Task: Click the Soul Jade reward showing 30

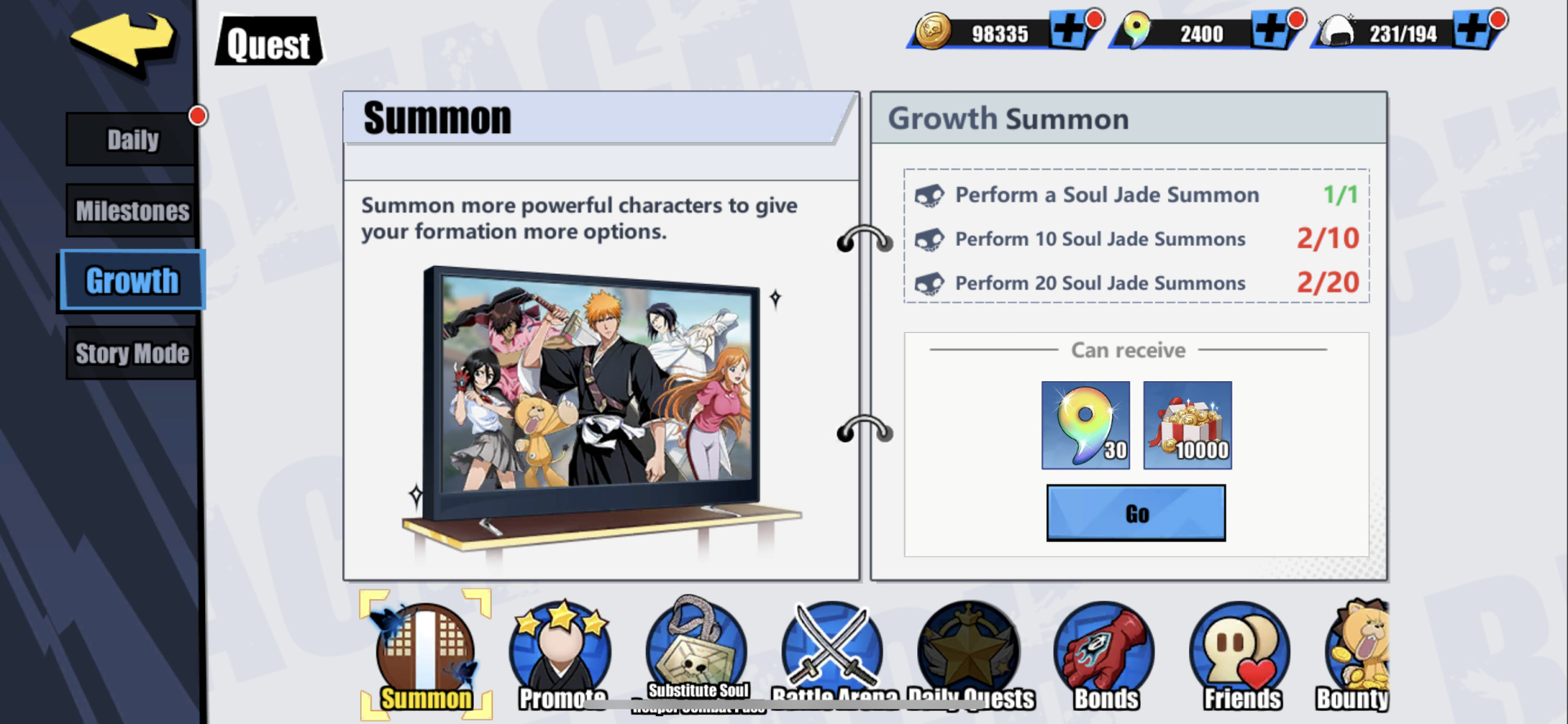Action: [1085, 425]
